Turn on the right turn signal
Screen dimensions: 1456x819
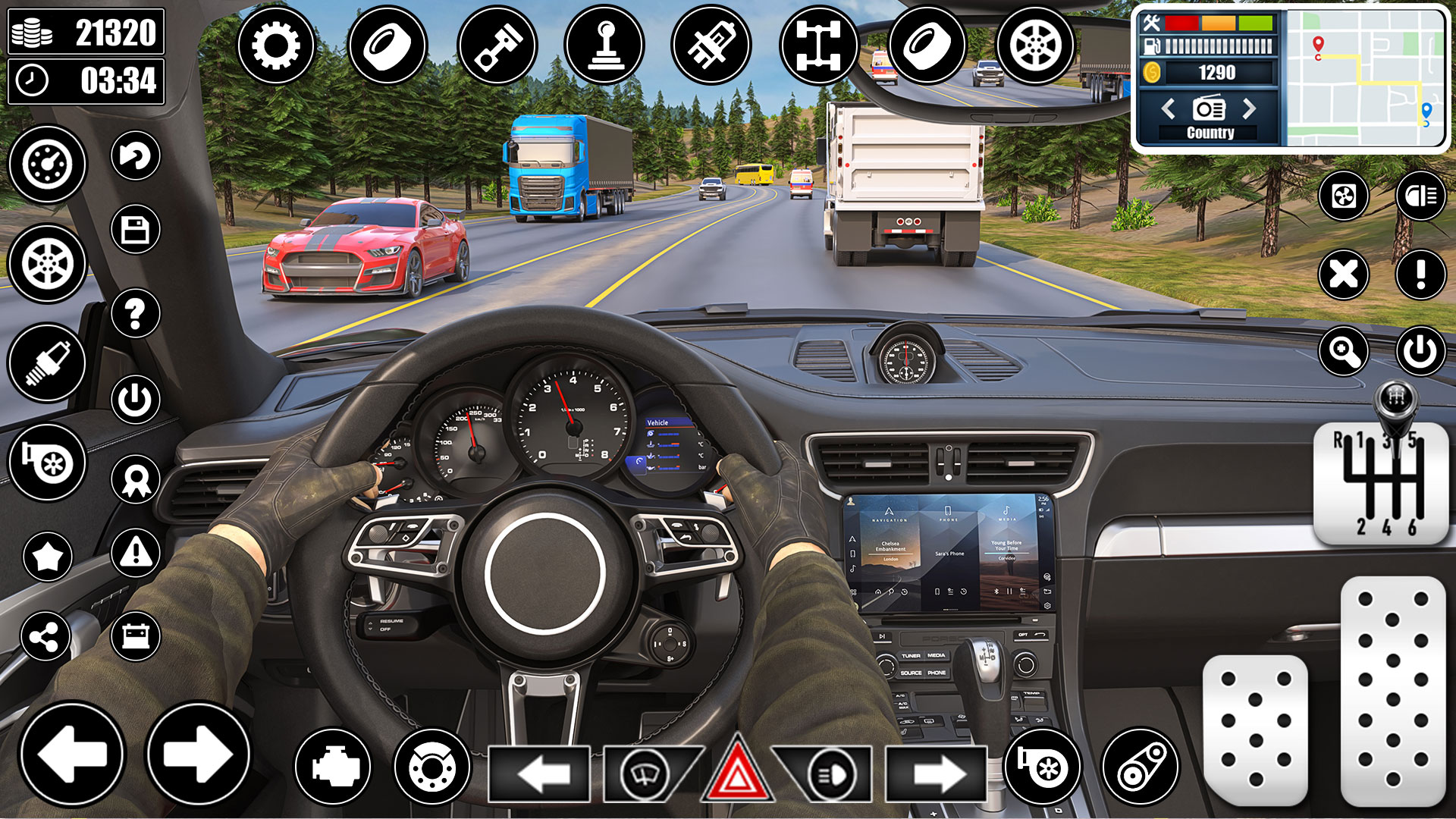point(937,774)
